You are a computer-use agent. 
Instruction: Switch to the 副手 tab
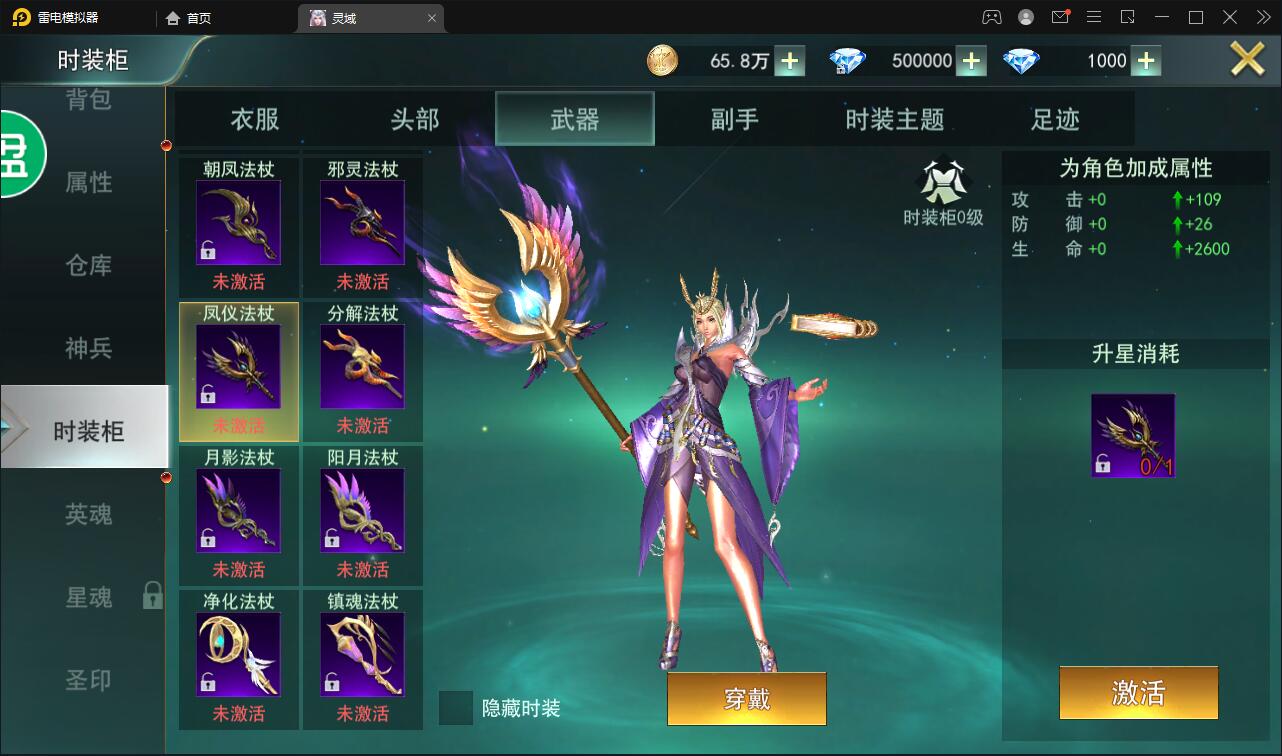[x=733, y=118]
